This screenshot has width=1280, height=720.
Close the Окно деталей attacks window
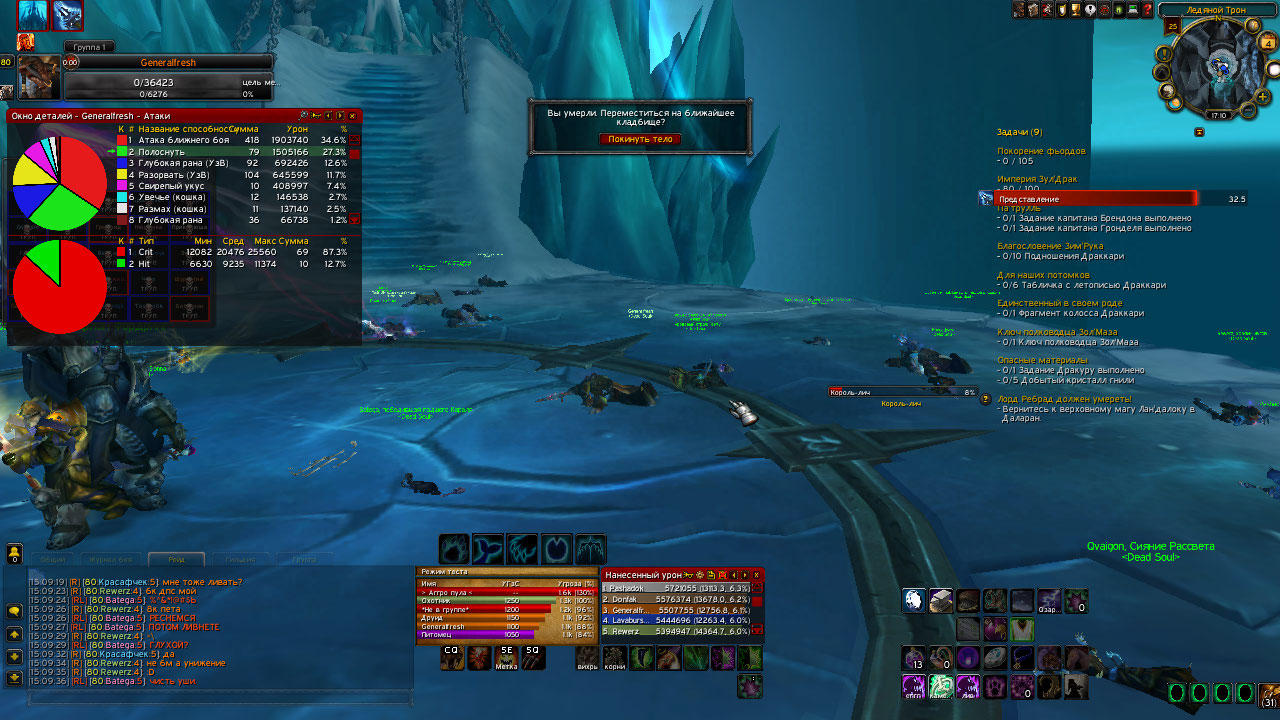coord(352,116)
